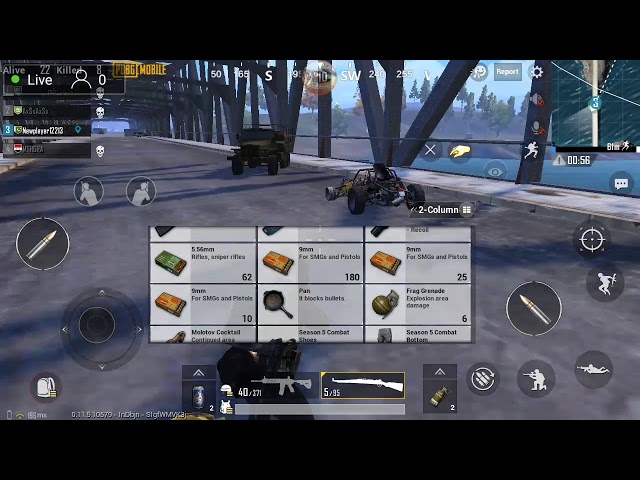Toggle the speaker mute icon
This screenshot has height=480, width=640.
[537, 101]
